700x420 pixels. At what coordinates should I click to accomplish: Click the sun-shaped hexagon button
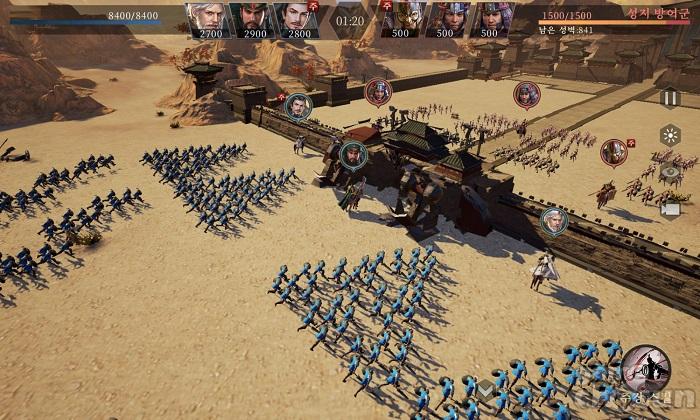point(670,134)
